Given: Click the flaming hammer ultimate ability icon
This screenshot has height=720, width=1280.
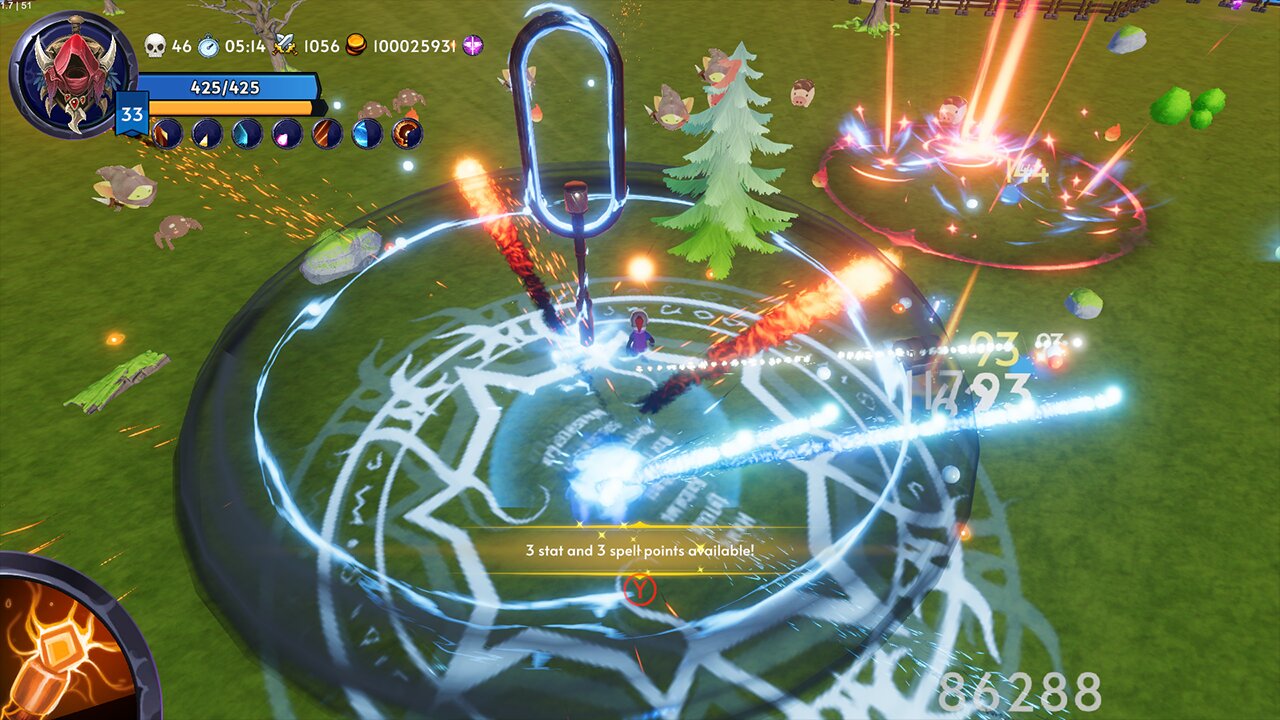Looking at the screenshot, I should pos(55,660).
